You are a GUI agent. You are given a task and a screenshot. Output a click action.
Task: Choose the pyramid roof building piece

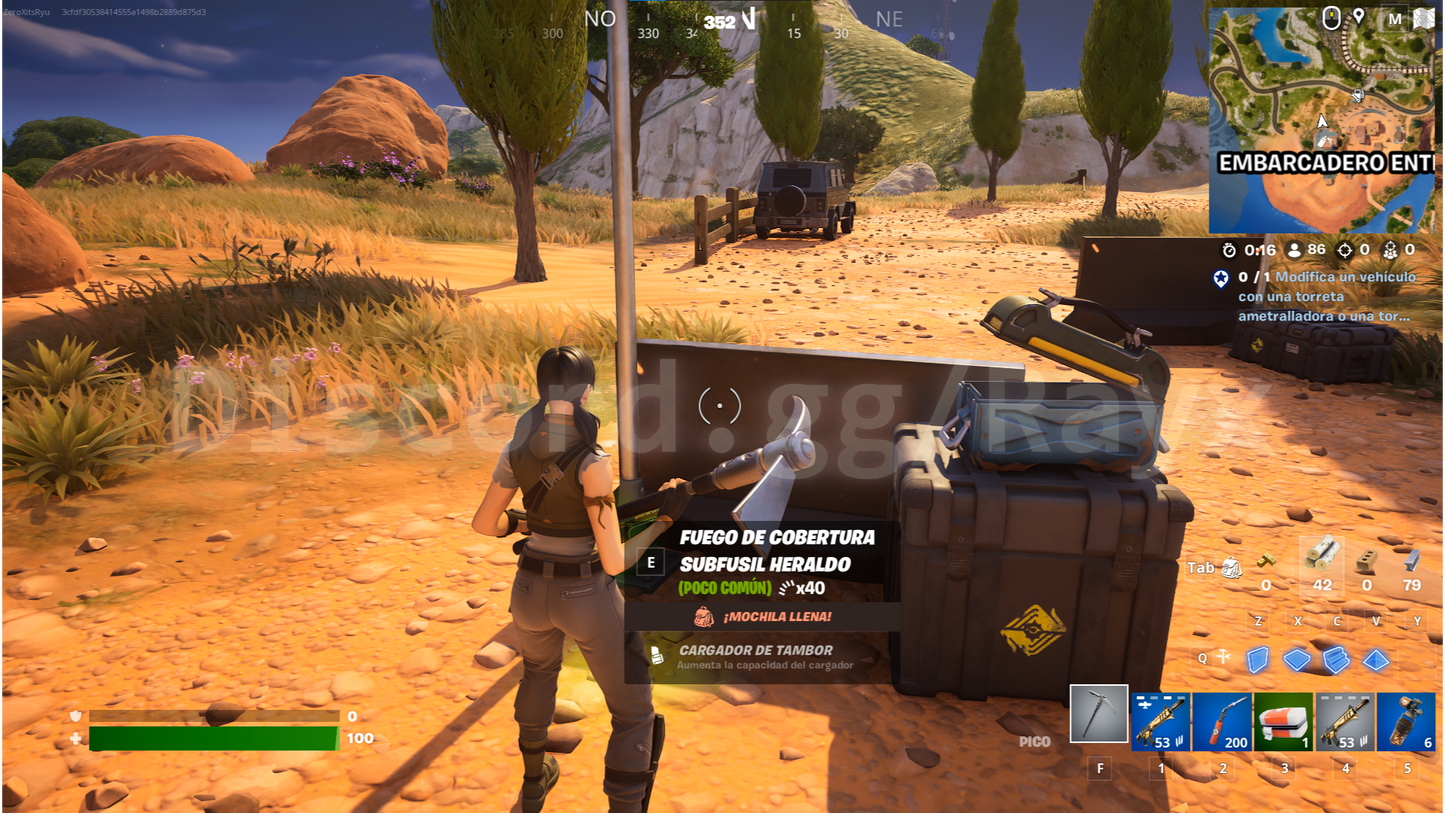click(1377, 659)
